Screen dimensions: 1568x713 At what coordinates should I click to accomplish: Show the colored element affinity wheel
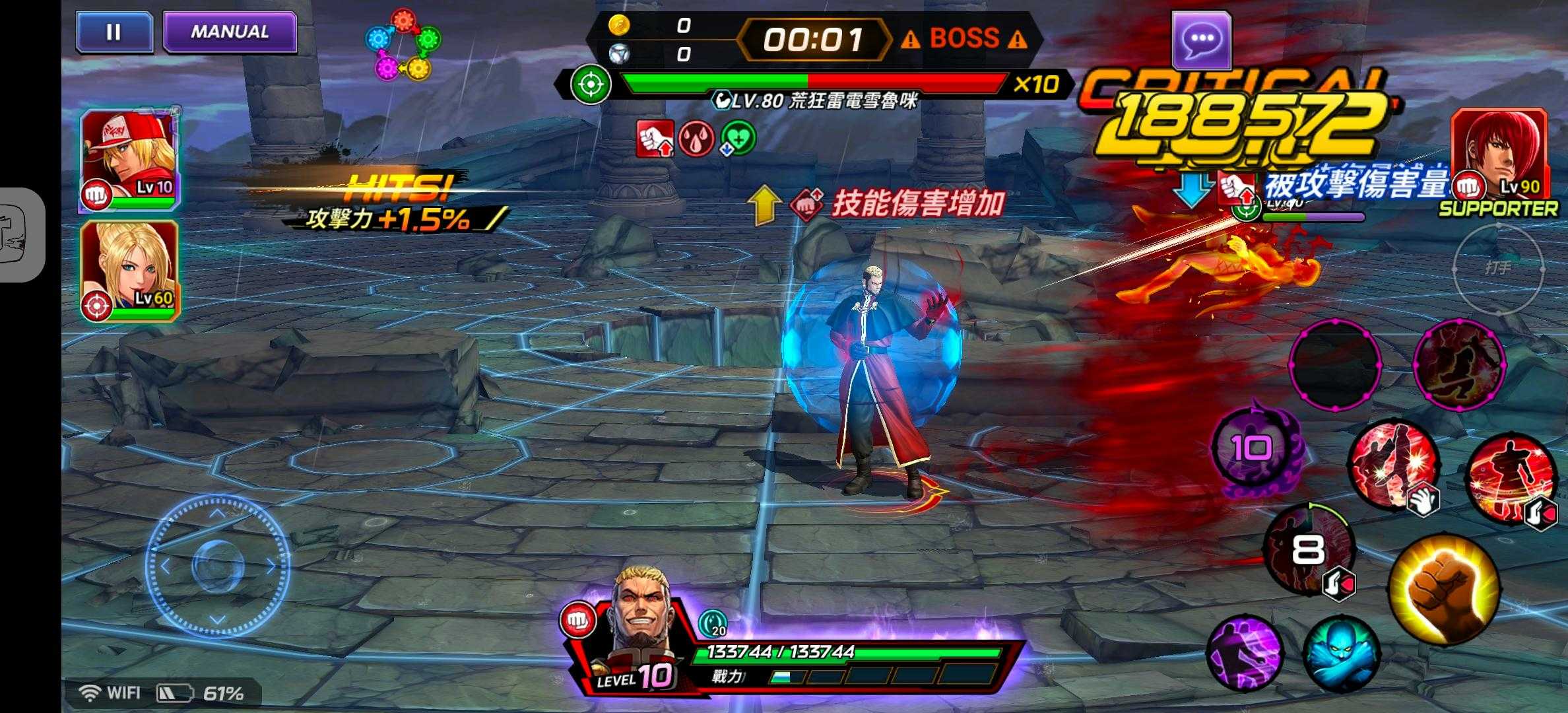pyautogui.click(x=403, y=44)
